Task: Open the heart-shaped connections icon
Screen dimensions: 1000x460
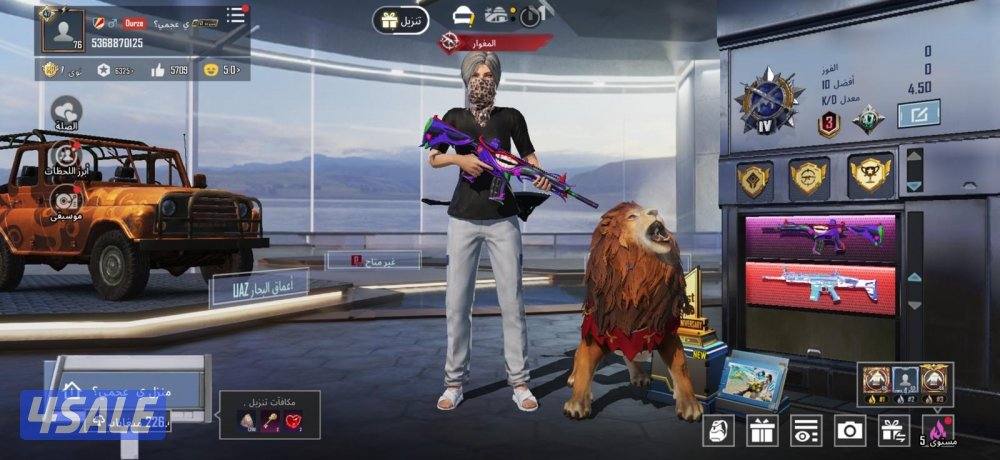Action: (66, 111)
